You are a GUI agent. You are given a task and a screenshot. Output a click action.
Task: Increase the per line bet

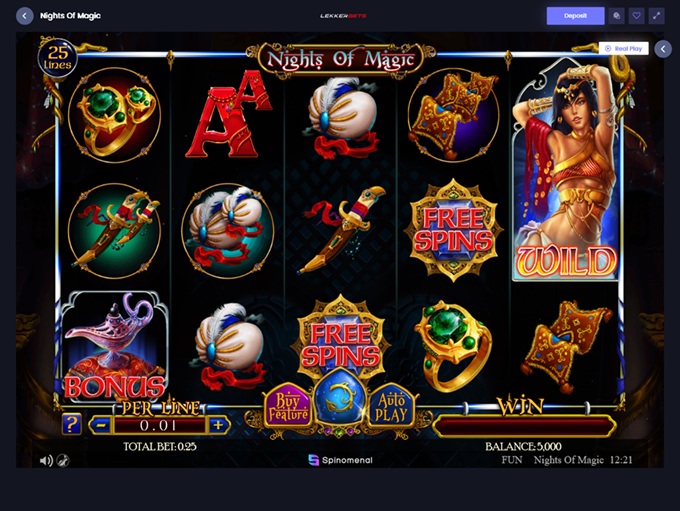pos(220,424)
